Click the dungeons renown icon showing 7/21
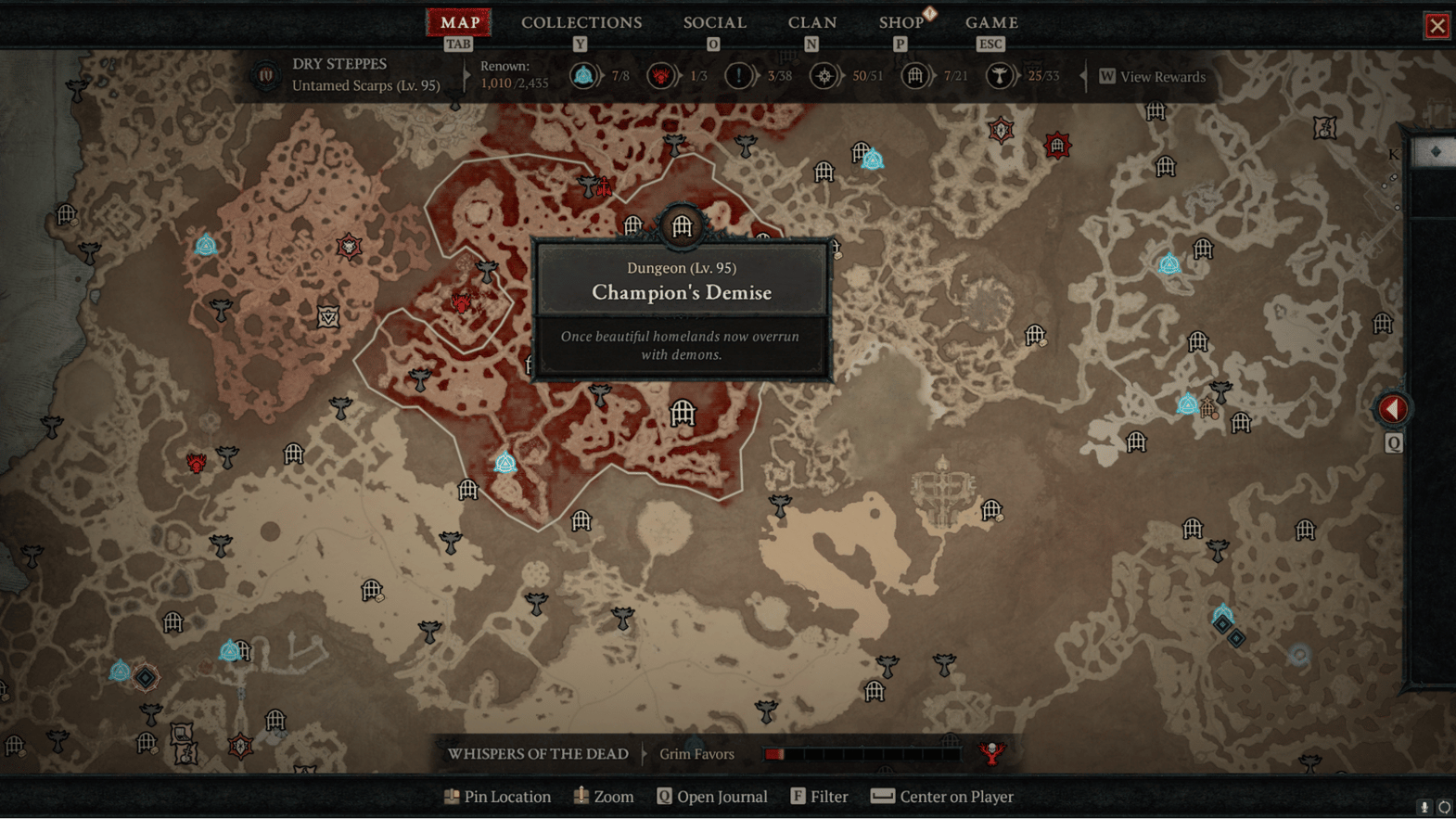The width and height of the screenshot is (1456, 819). [x=916, y=75]
